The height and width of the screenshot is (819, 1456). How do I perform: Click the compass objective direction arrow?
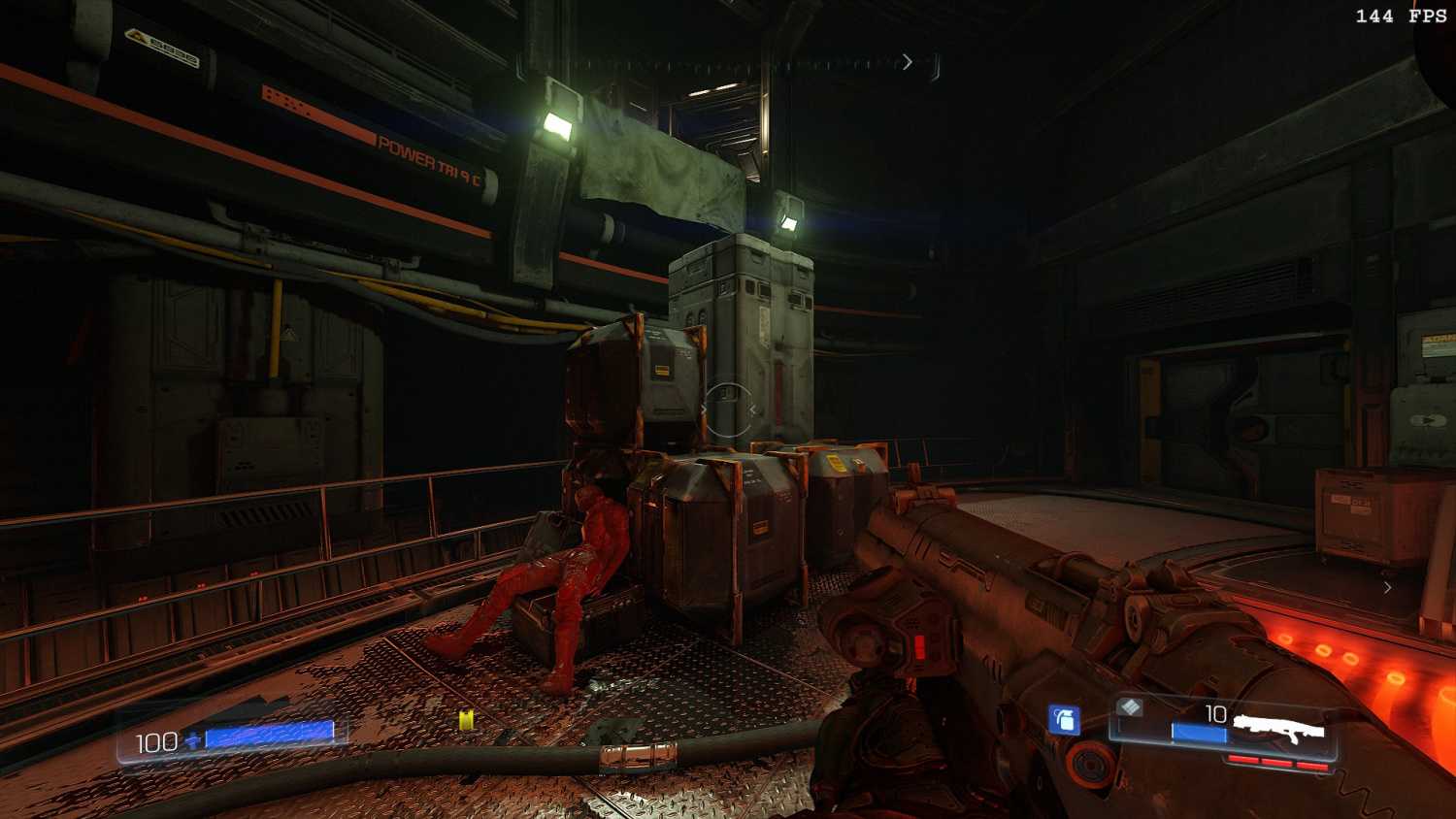pos(908,62)
